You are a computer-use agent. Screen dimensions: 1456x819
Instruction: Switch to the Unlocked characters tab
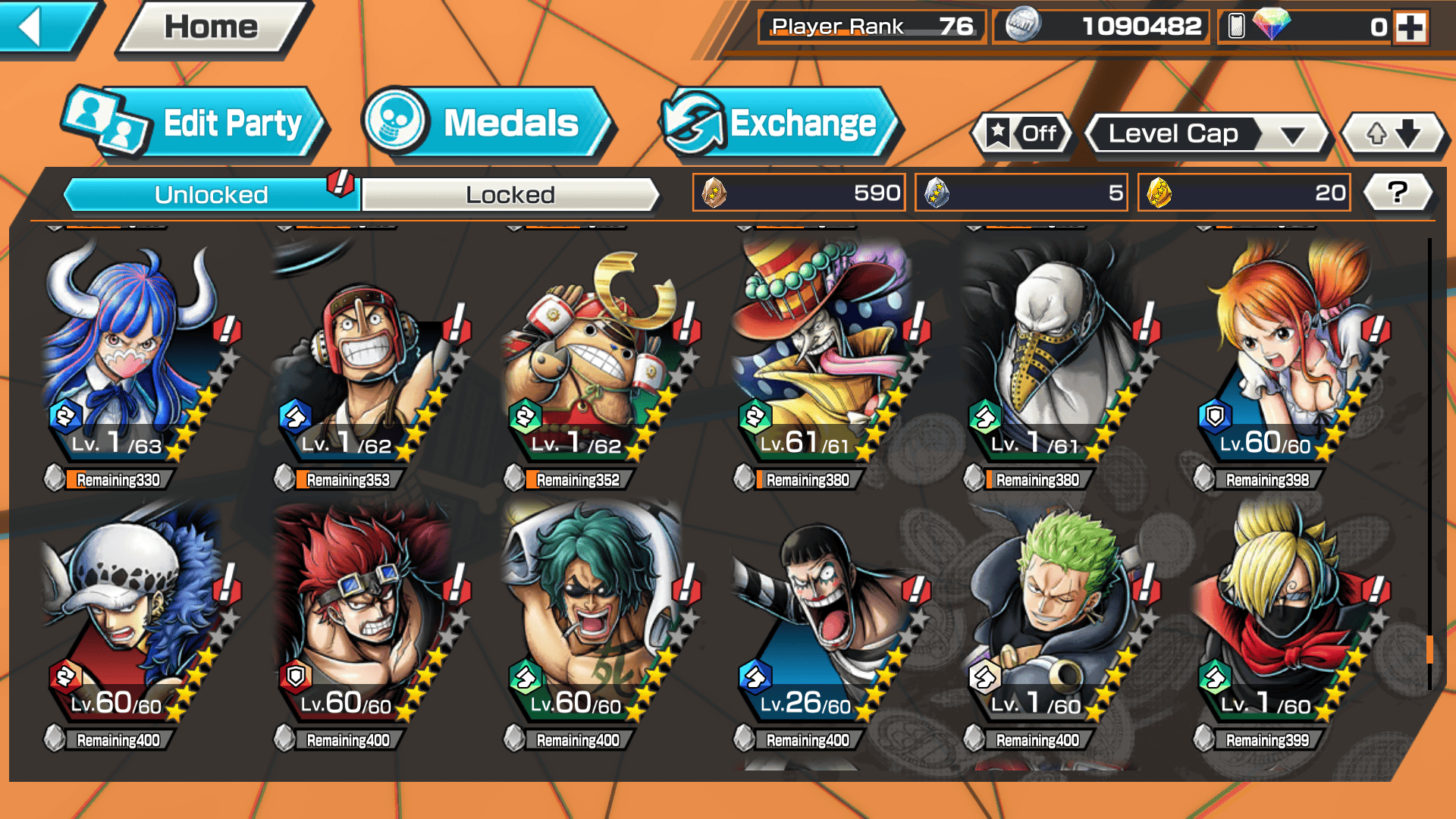coord(211,195)
